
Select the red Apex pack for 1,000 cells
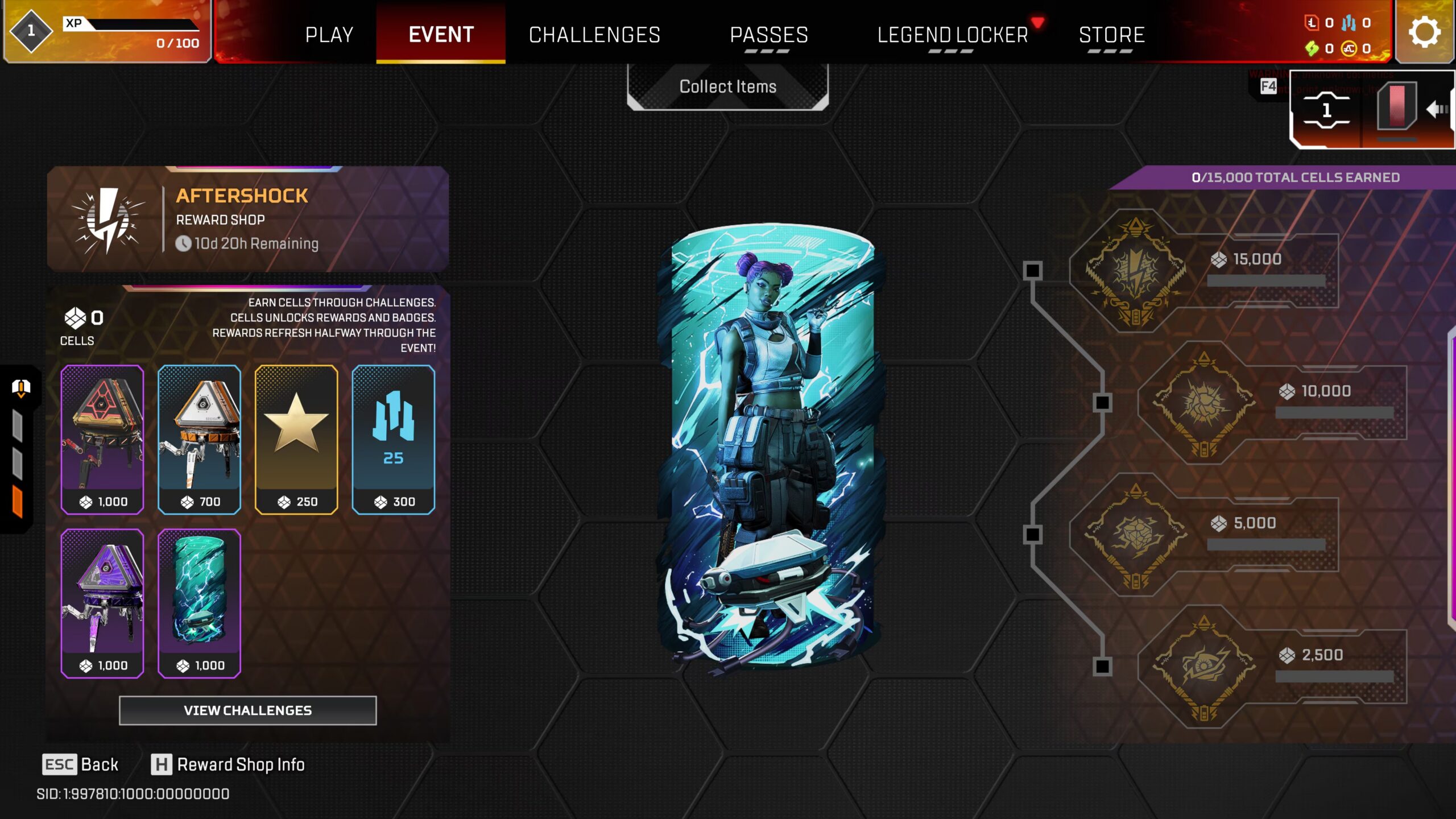pos(102,439)
